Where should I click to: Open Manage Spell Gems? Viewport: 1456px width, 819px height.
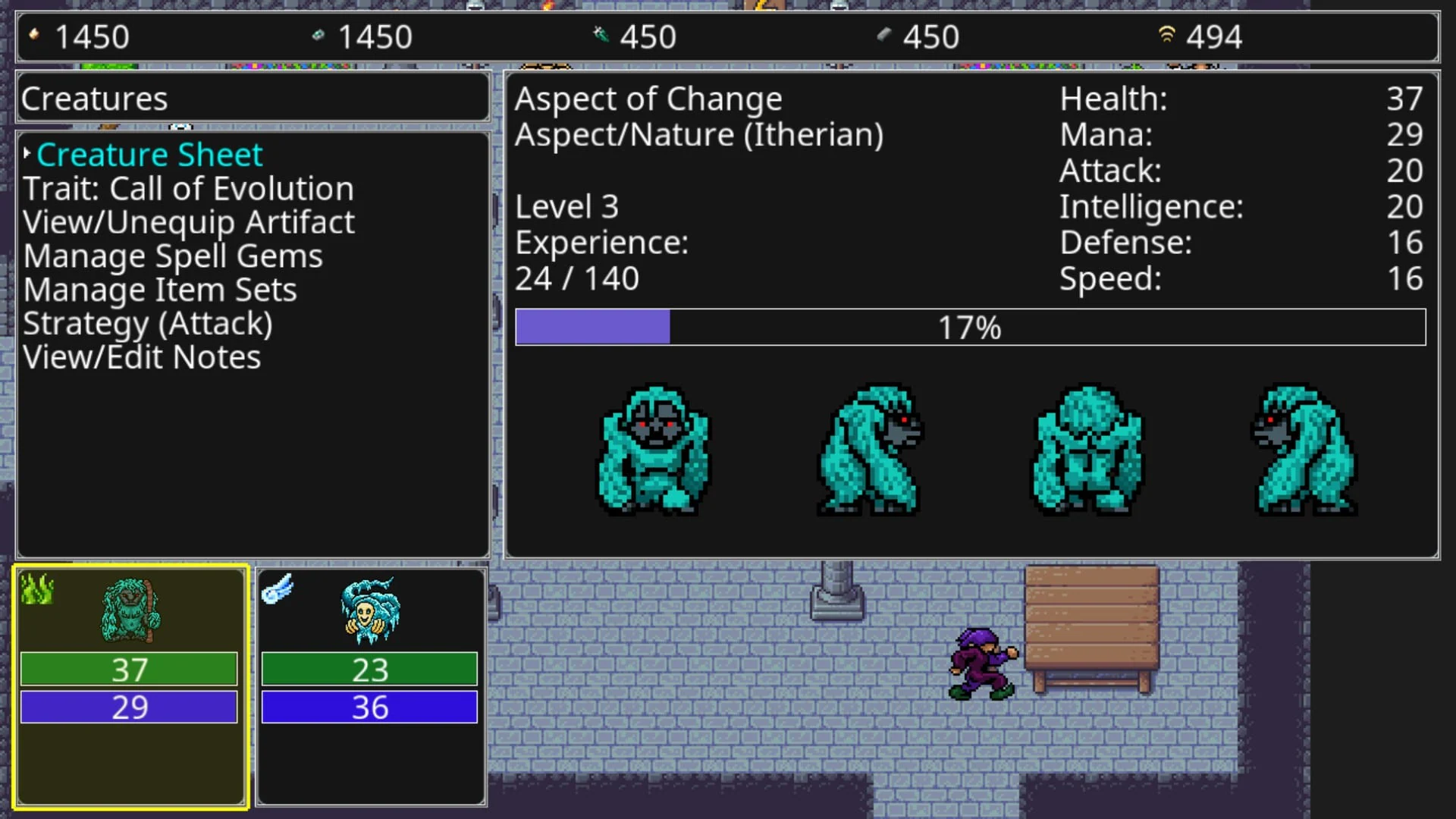[x=173, y=256]
